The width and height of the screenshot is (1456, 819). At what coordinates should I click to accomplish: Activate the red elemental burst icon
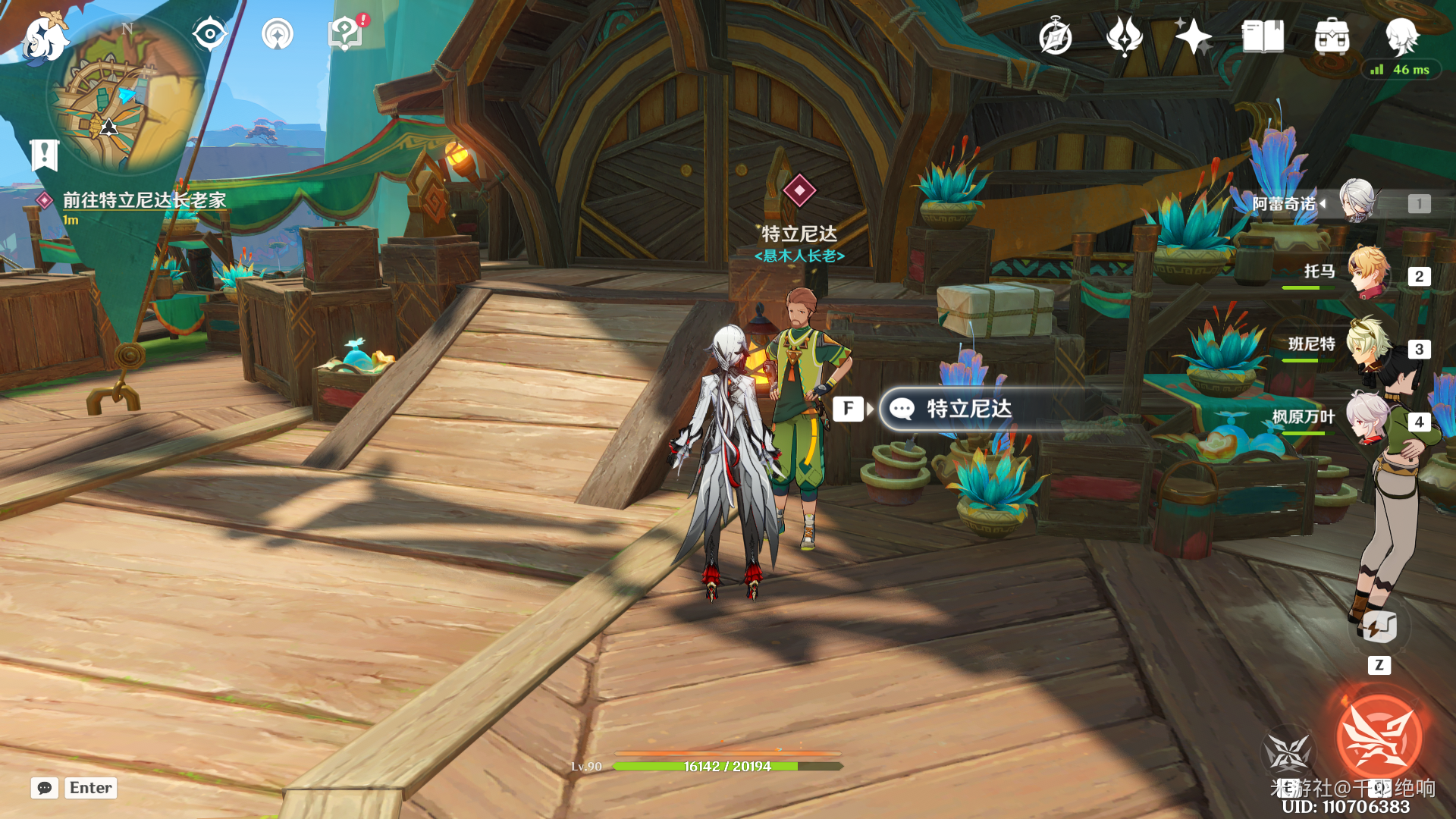1379,736
